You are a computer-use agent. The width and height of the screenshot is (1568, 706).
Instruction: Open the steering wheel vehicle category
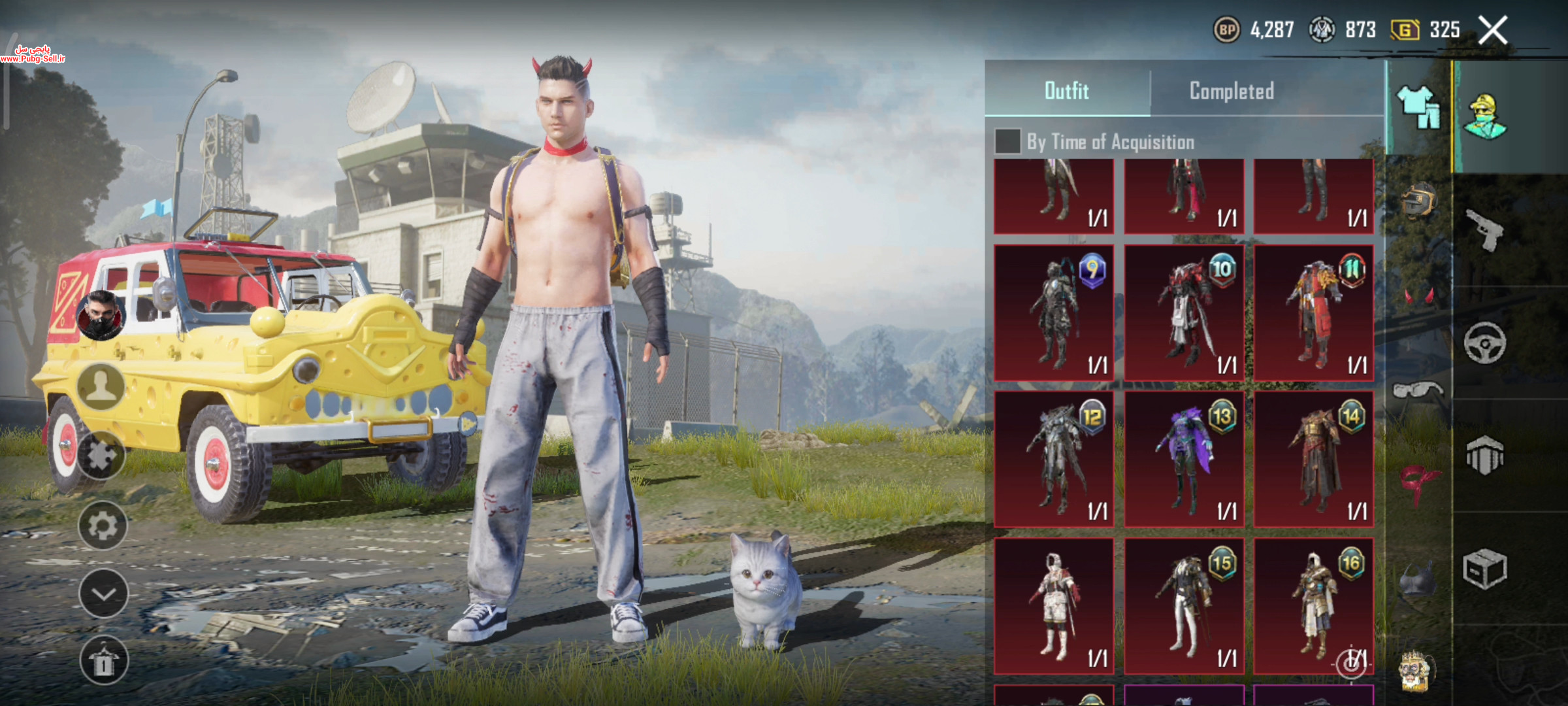1484,343
